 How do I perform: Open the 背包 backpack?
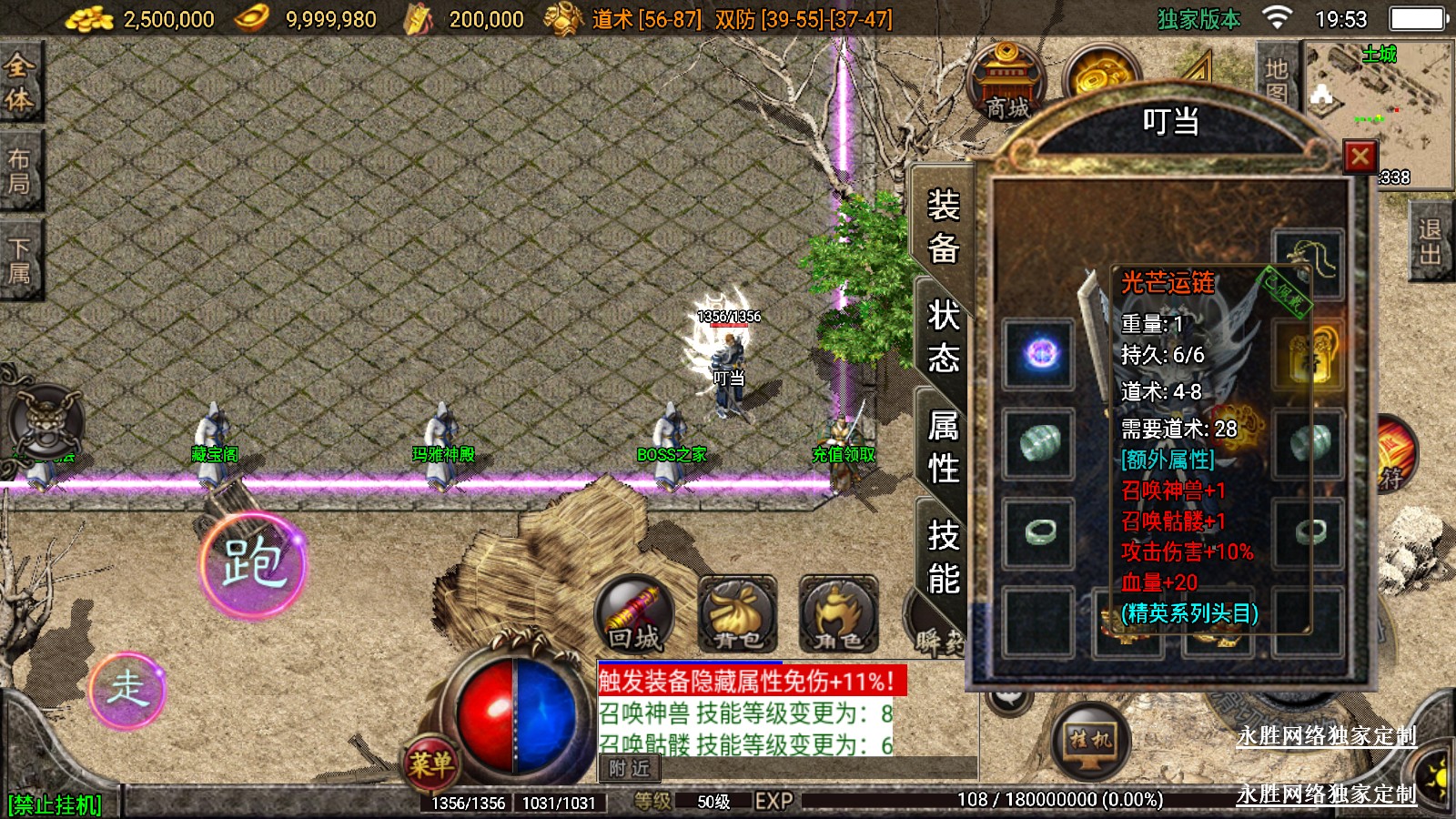[x=737, y=615]
